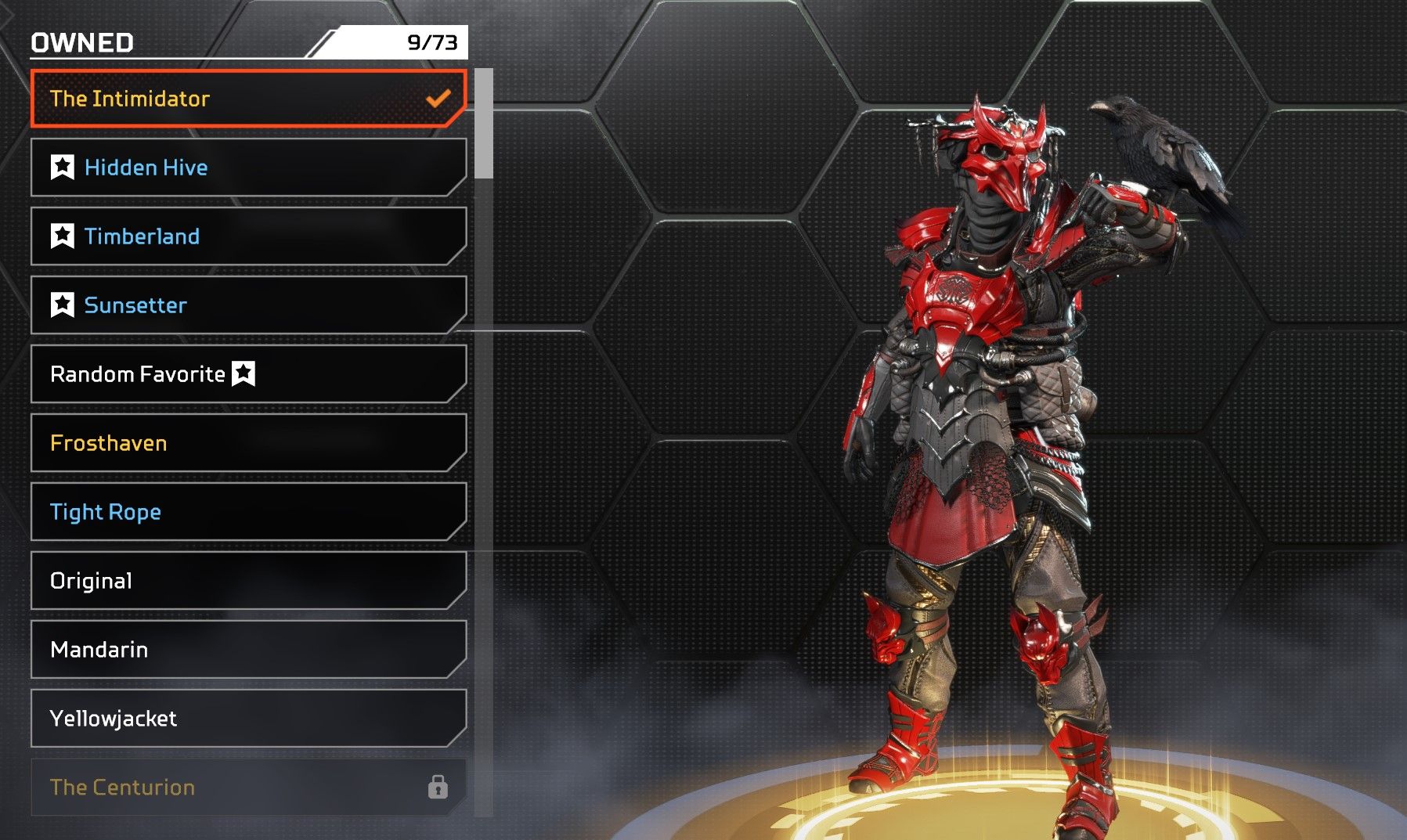The image size is (1407, 840).
Task: Pick the Sunsetter skin entry
Action: [x=247, y=305]
